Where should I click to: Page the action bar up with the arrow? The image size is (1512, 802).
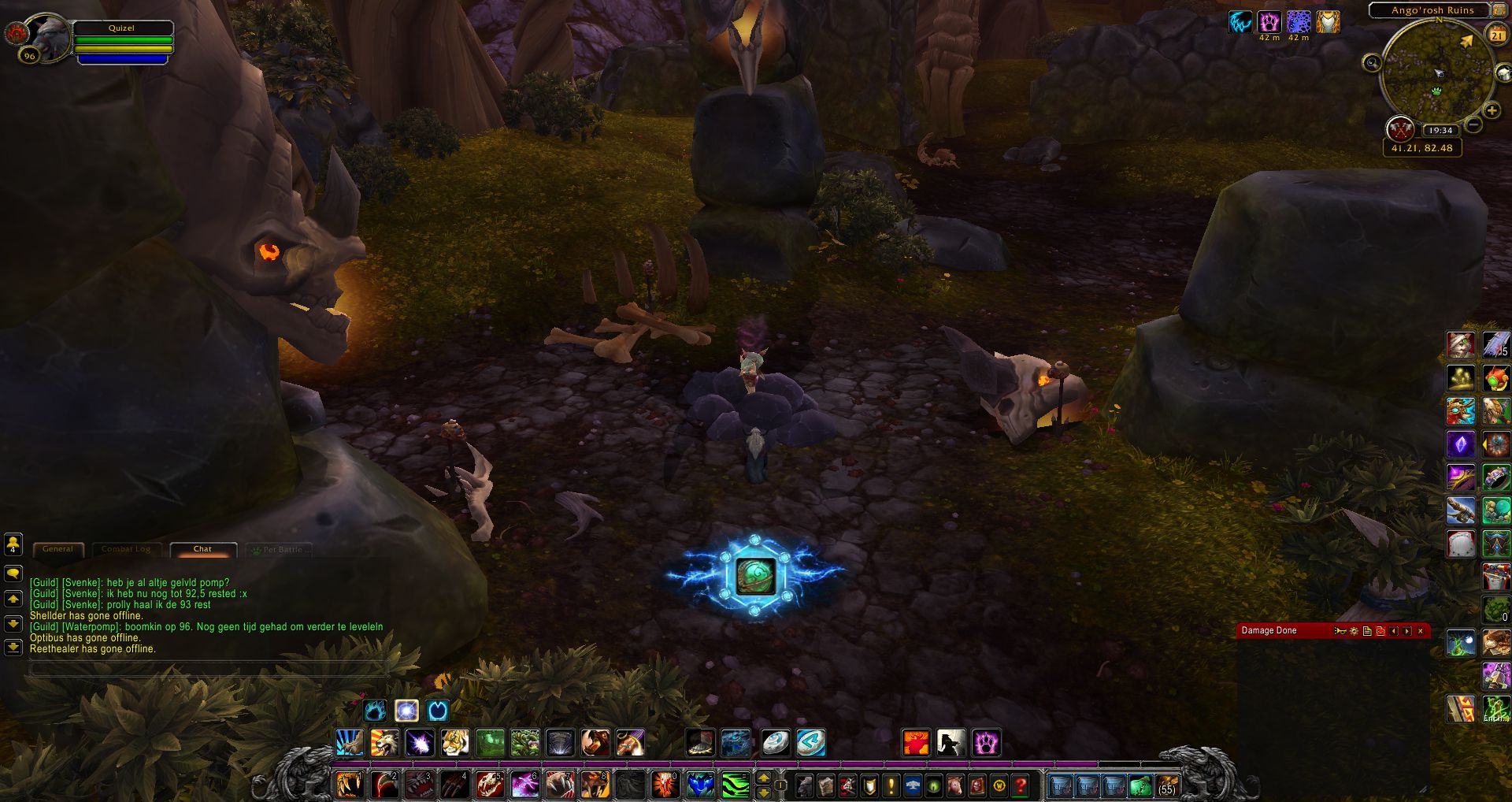pyautogui.click(x=763, y=778)
